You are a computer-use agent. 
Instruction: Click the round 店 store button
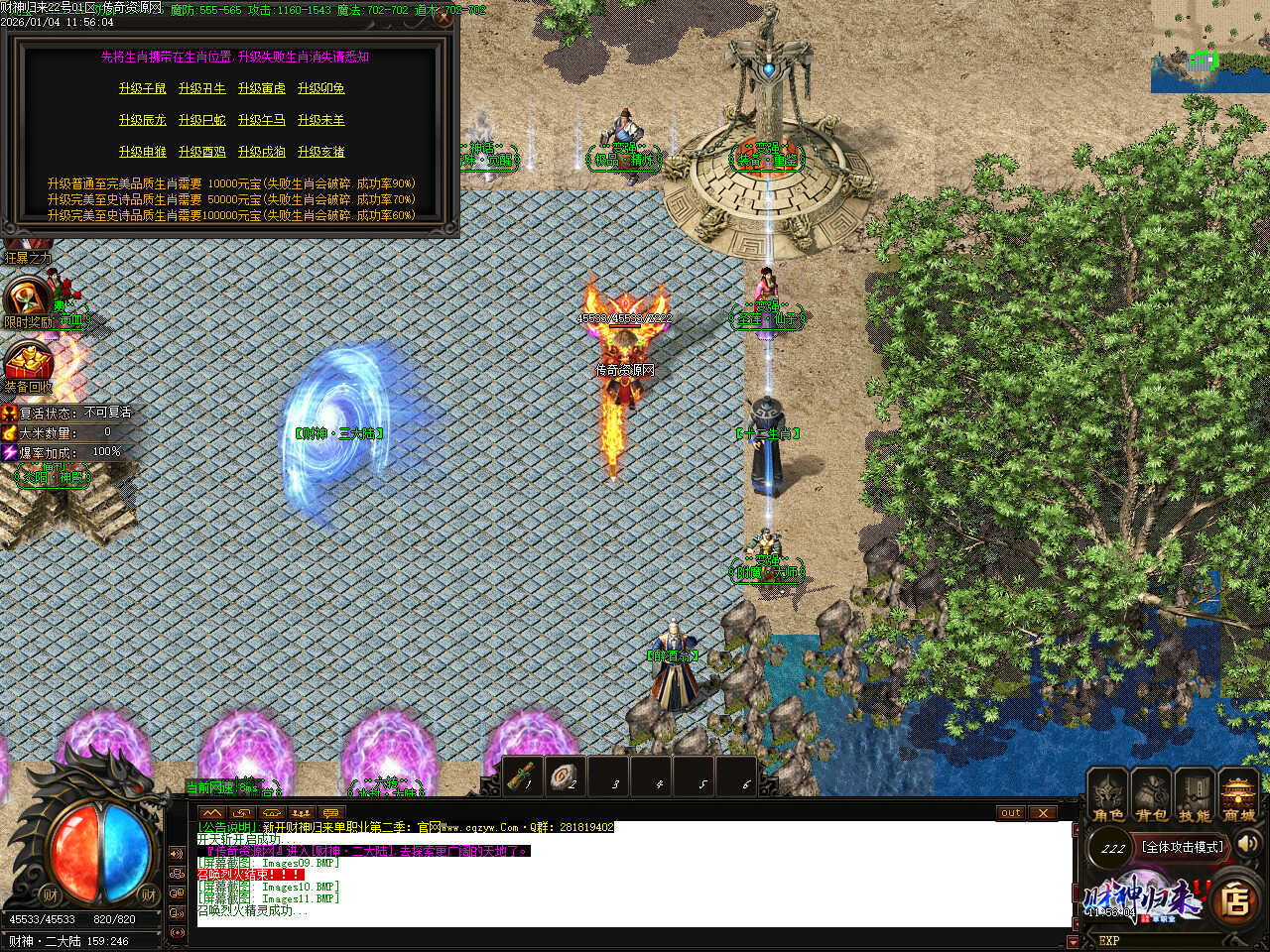tap(1234, 899)
